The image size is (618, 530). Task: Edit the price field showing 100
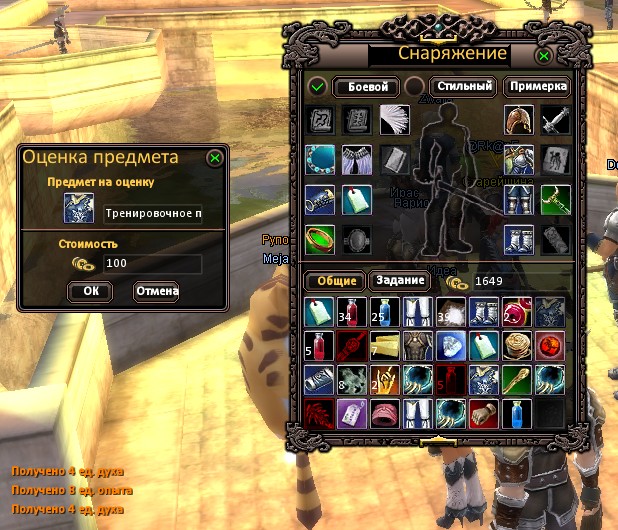pyautogui.click(x=152, y=264)
